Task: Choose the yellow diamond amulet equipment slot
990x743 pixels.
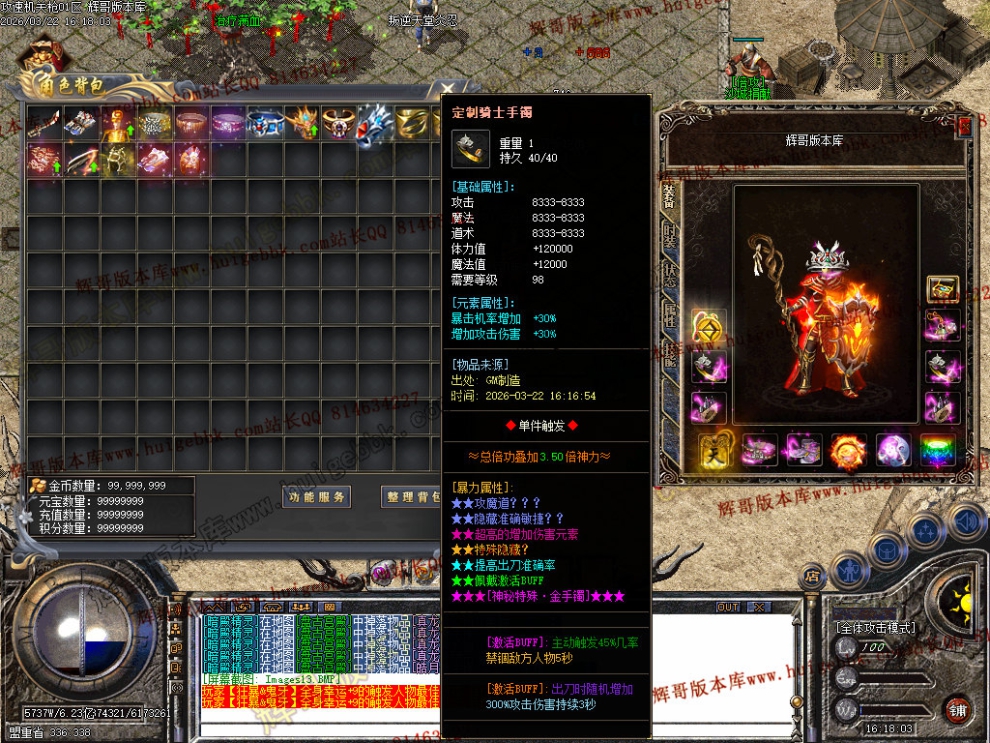Action: (709, 326)
